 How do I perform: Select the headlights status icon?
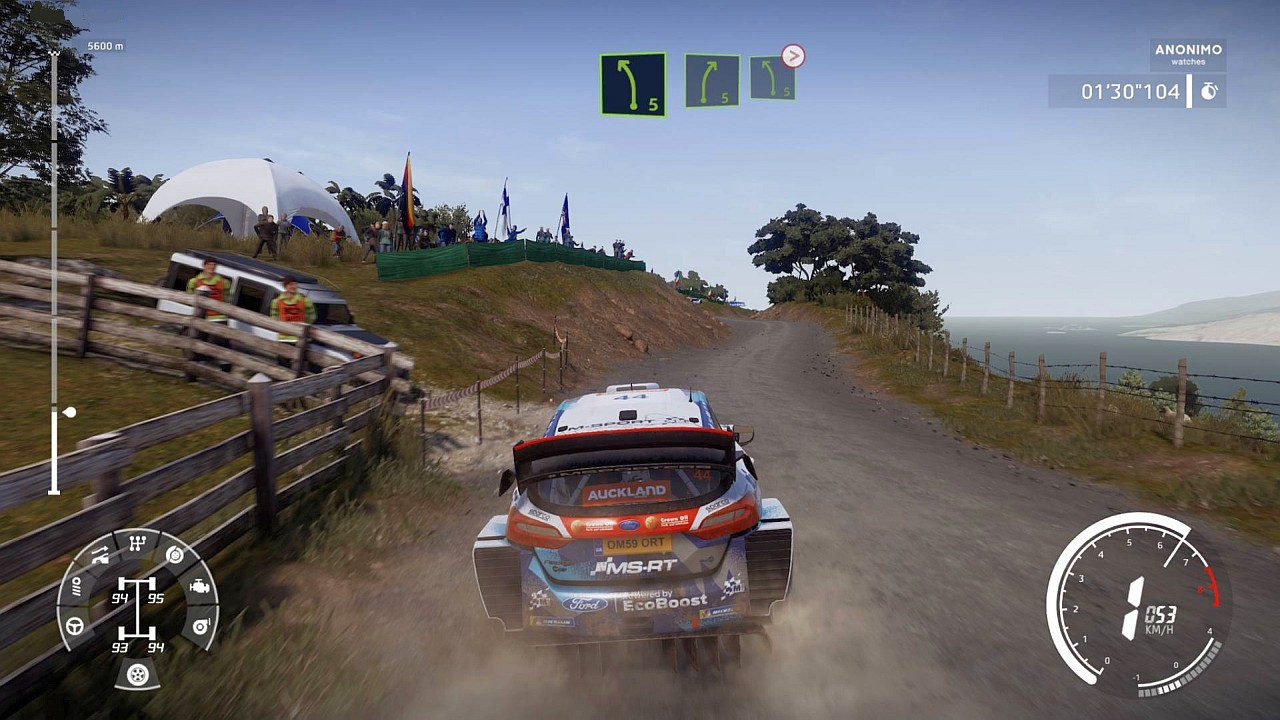click(x=75, y=587)
